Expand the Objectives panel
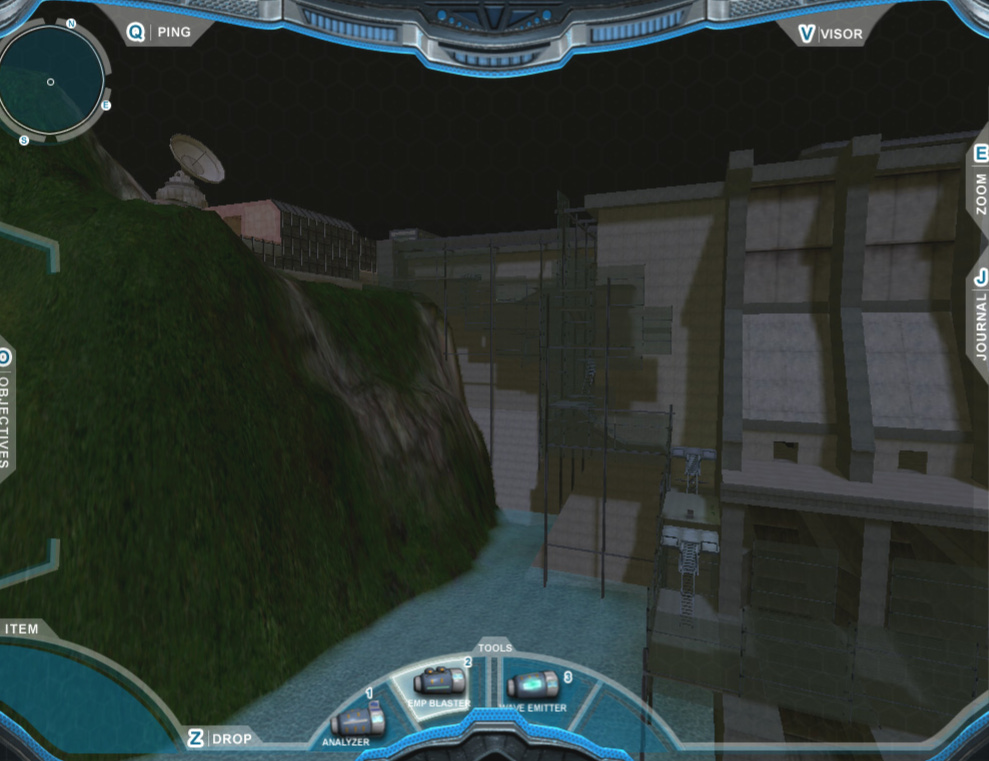The height and width of the screenshot is (761, 989). 5,410
